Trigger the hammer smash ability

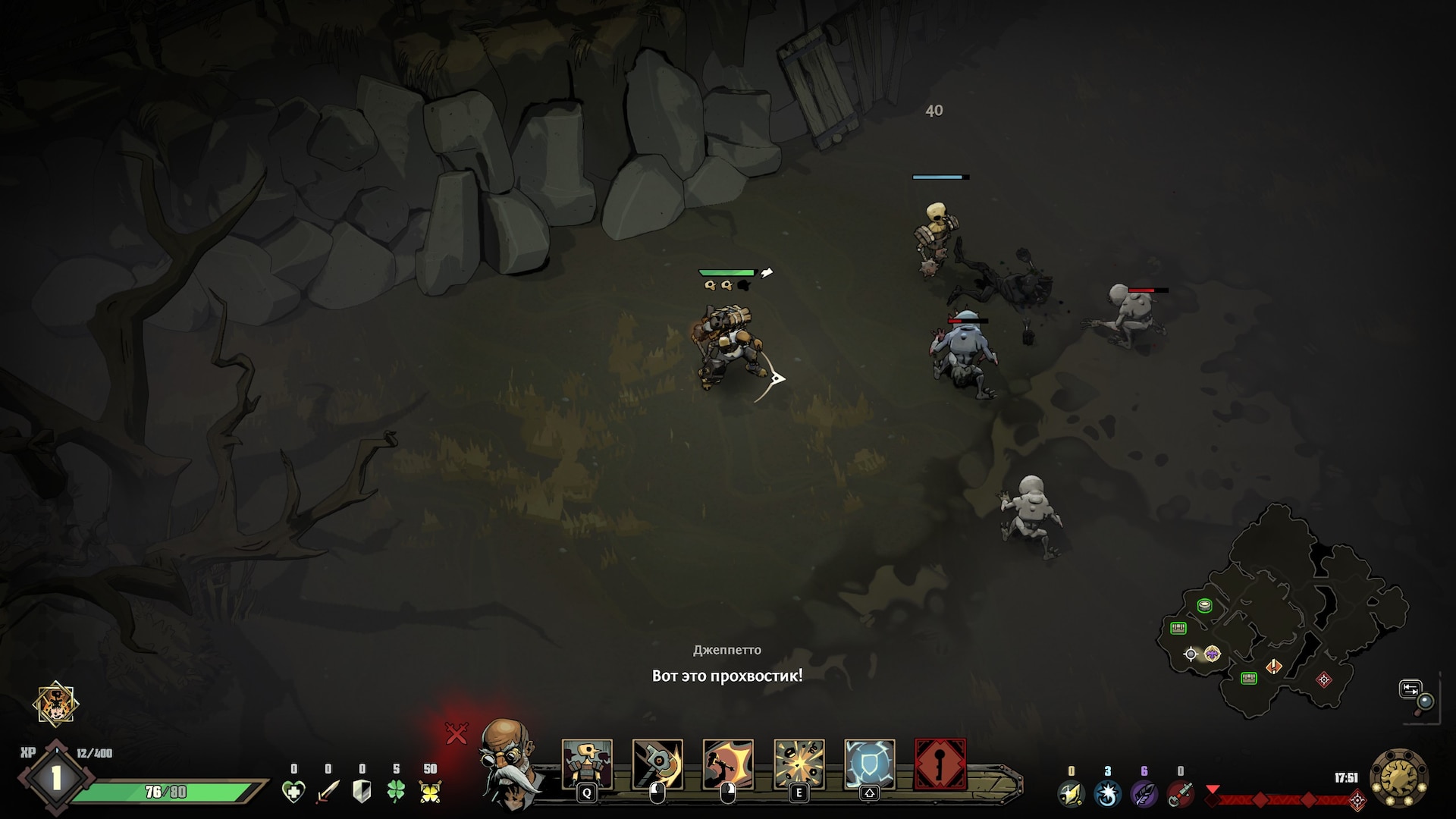click(728, 764)
